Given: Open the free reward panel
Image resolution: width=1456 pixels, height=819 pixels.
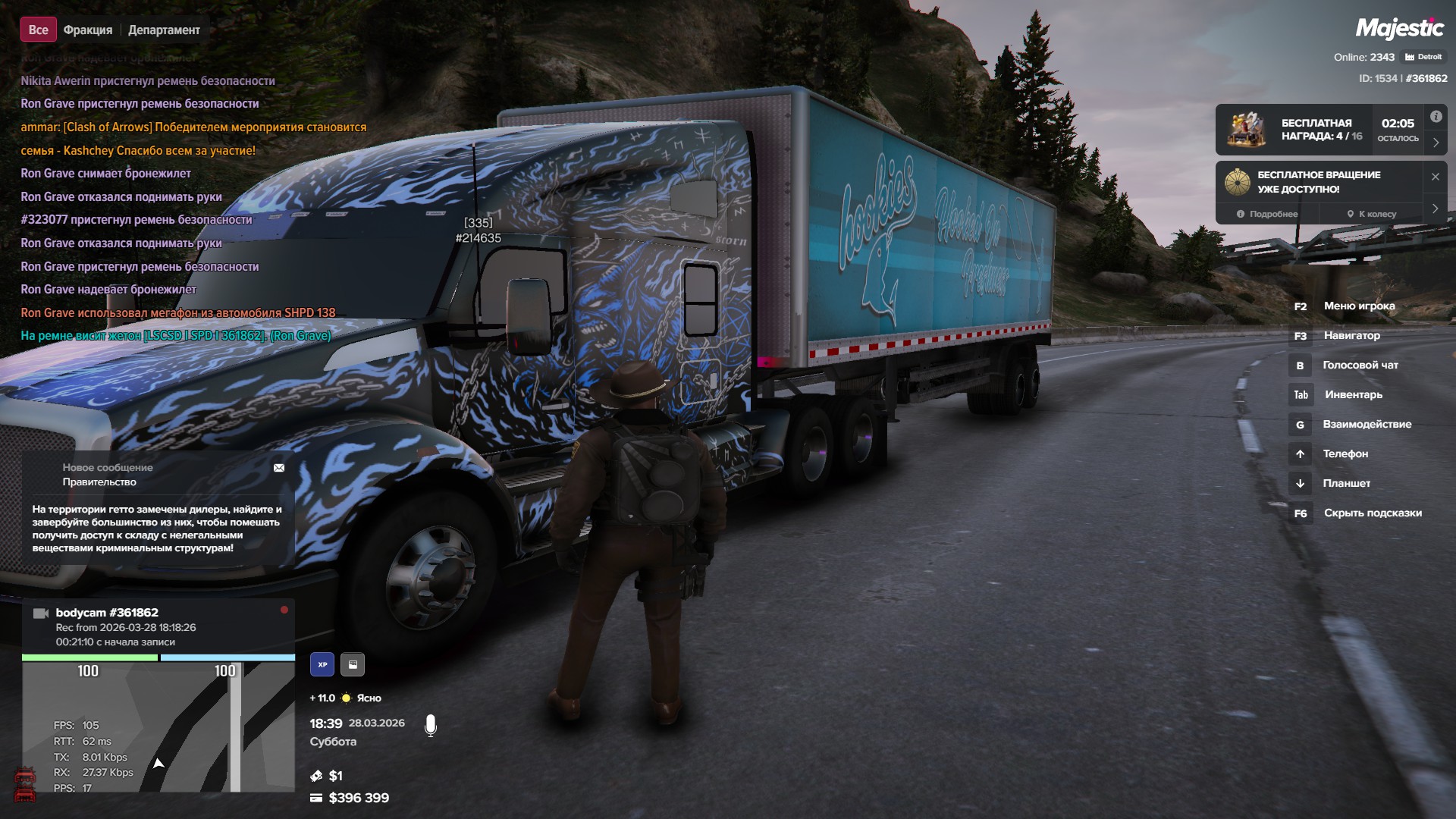Looking at the screenshot, I should tap(1320, 130).
